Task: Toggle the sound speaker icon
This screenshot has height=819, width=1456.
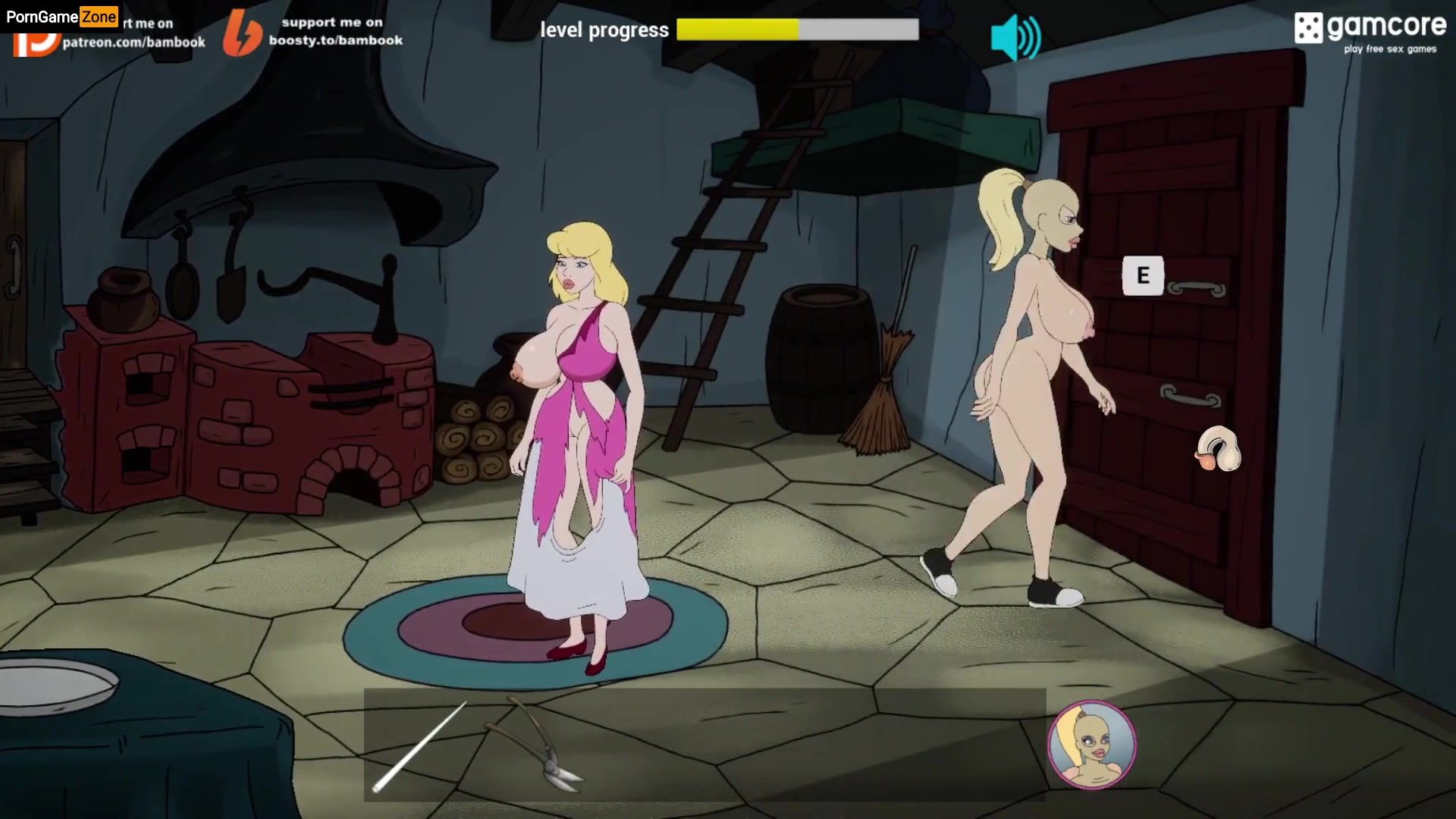Action: point(1015,37)
